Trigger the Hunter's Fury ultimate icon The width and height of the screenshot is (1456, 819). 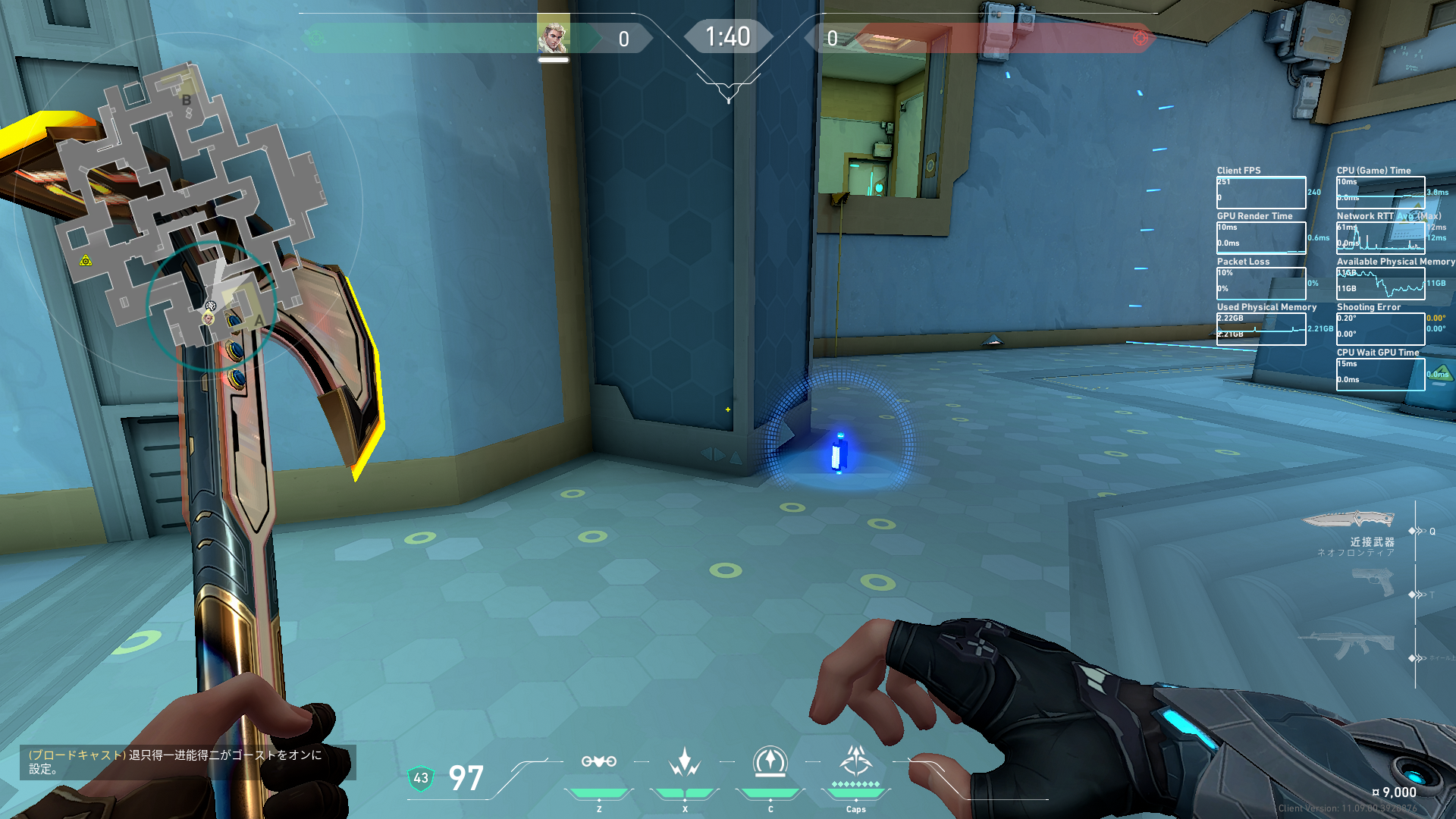point(856,761)
